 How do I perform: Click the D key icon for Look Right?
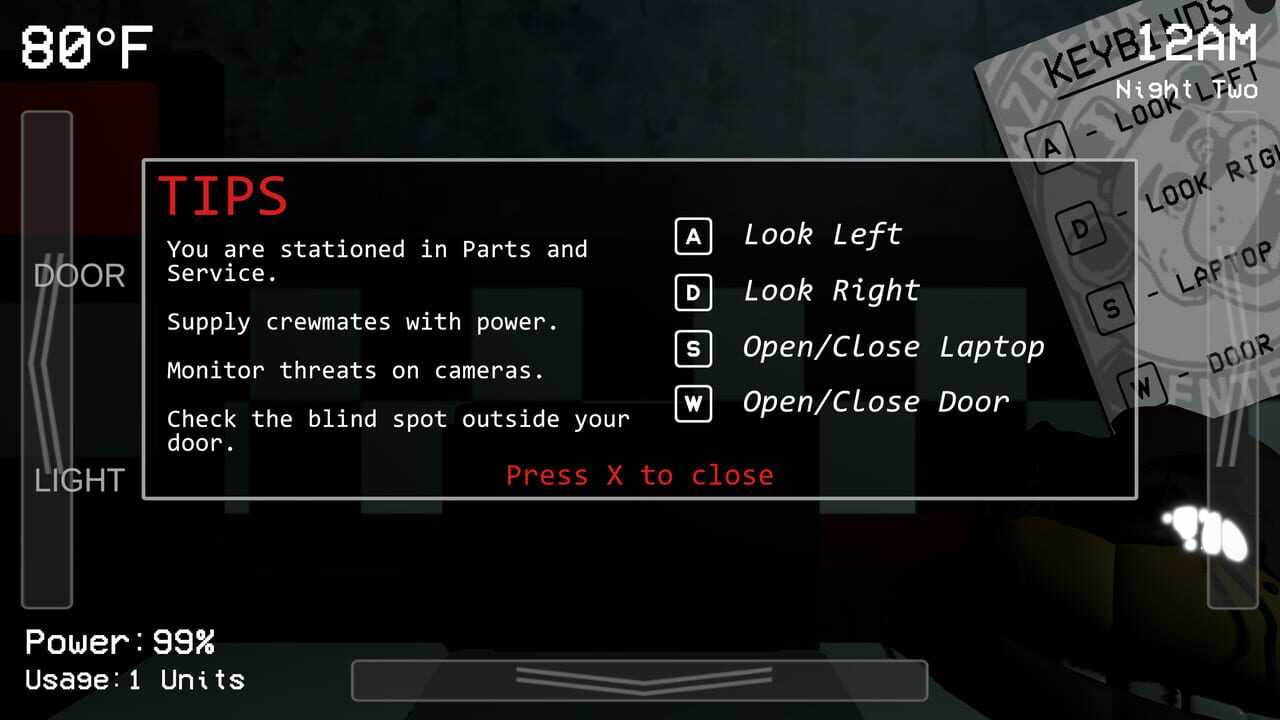tap(693, 292)
